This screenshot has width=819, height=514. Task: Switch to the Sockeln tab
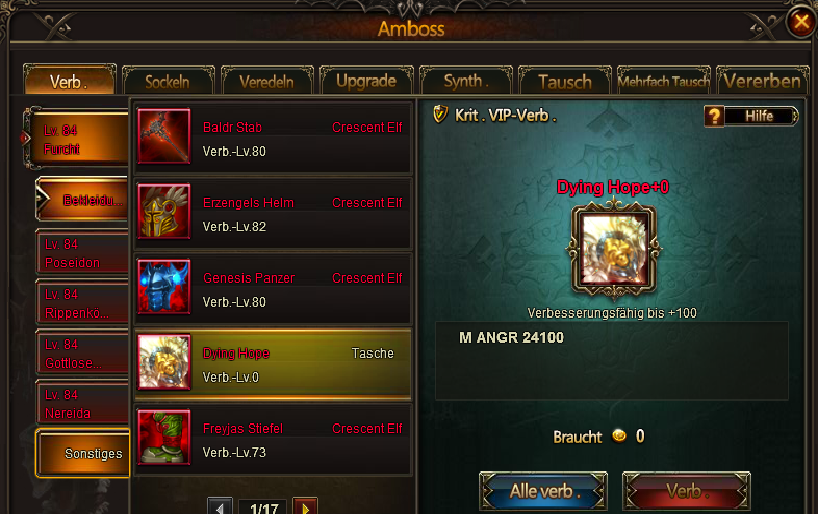point(168,81)
